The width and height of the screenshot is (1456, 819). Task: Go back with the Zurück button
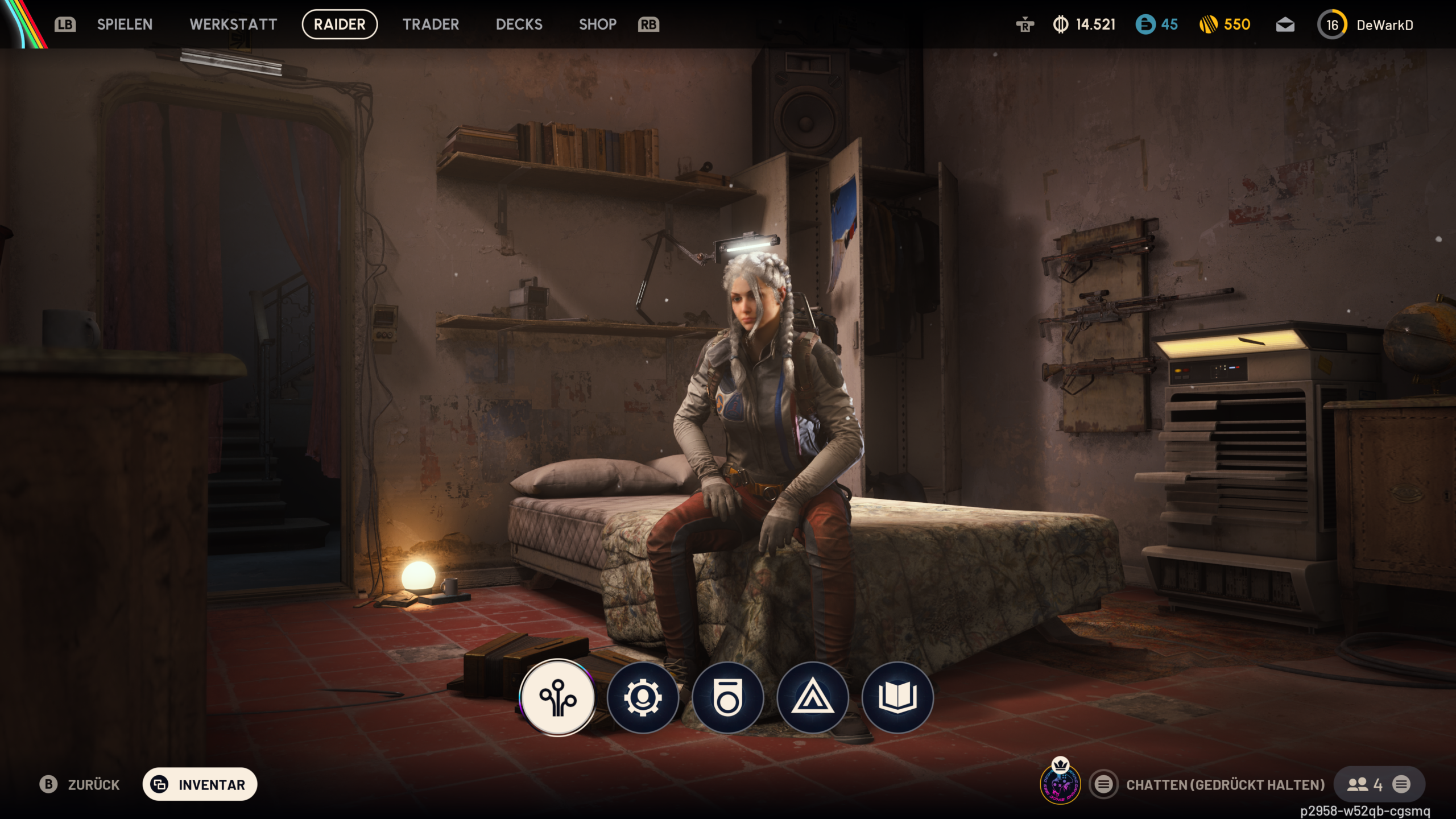(x=80, y=785)
